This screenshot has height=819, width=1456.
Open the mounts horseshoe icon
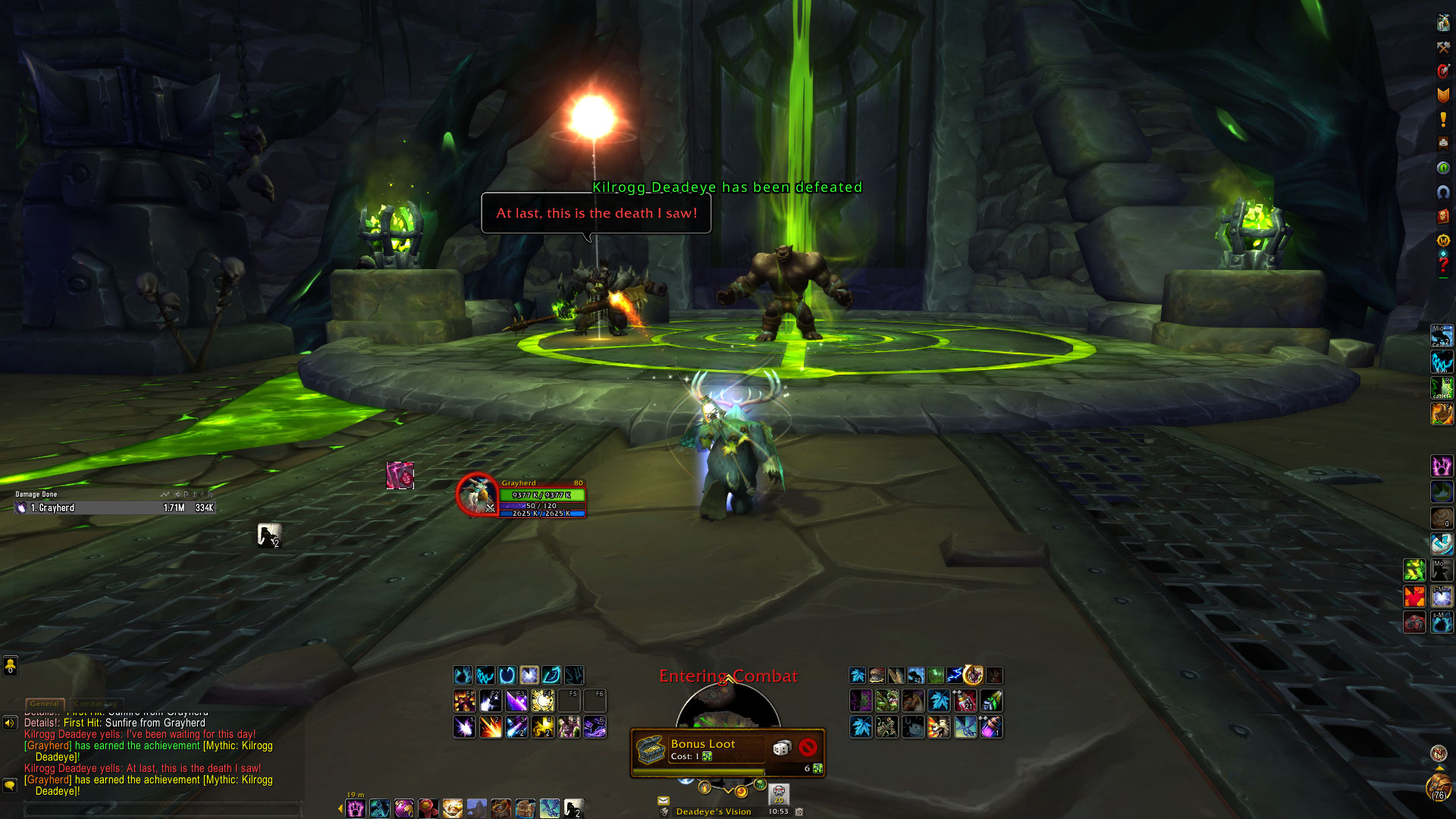1443,192
